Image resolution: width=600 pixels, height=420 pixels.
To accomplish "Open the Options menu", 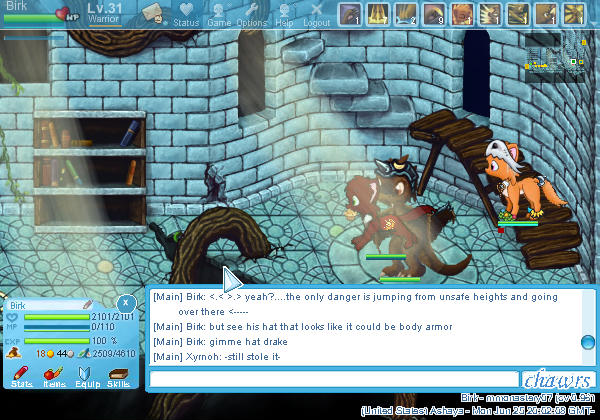I will point(252,14).
